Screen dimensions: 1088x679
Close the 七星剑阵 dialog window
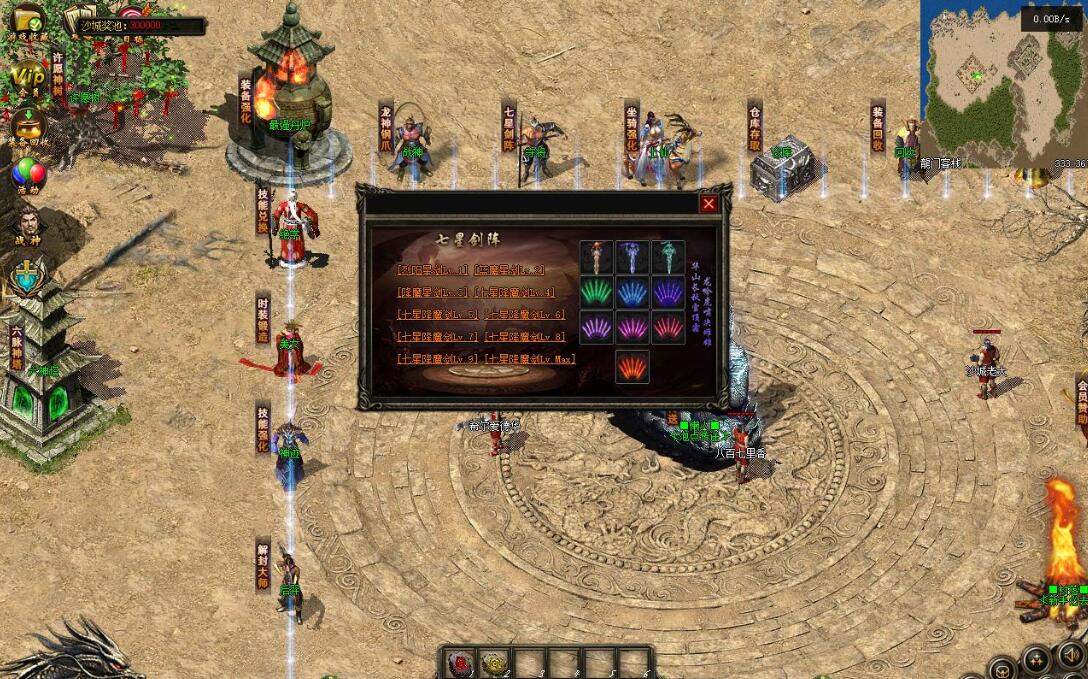[709, 204]
